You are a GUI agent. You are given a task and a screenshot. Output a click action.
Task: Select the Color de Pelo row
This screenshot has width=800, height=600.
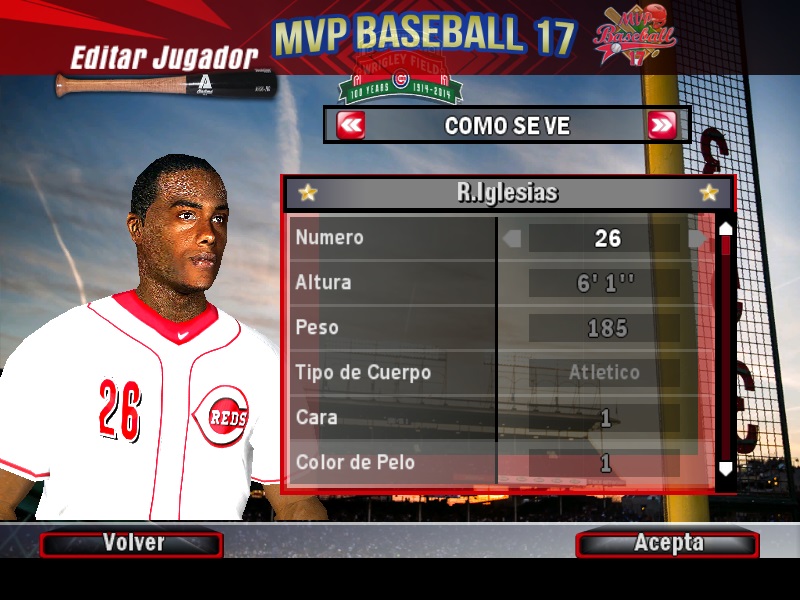coord(393,462)
